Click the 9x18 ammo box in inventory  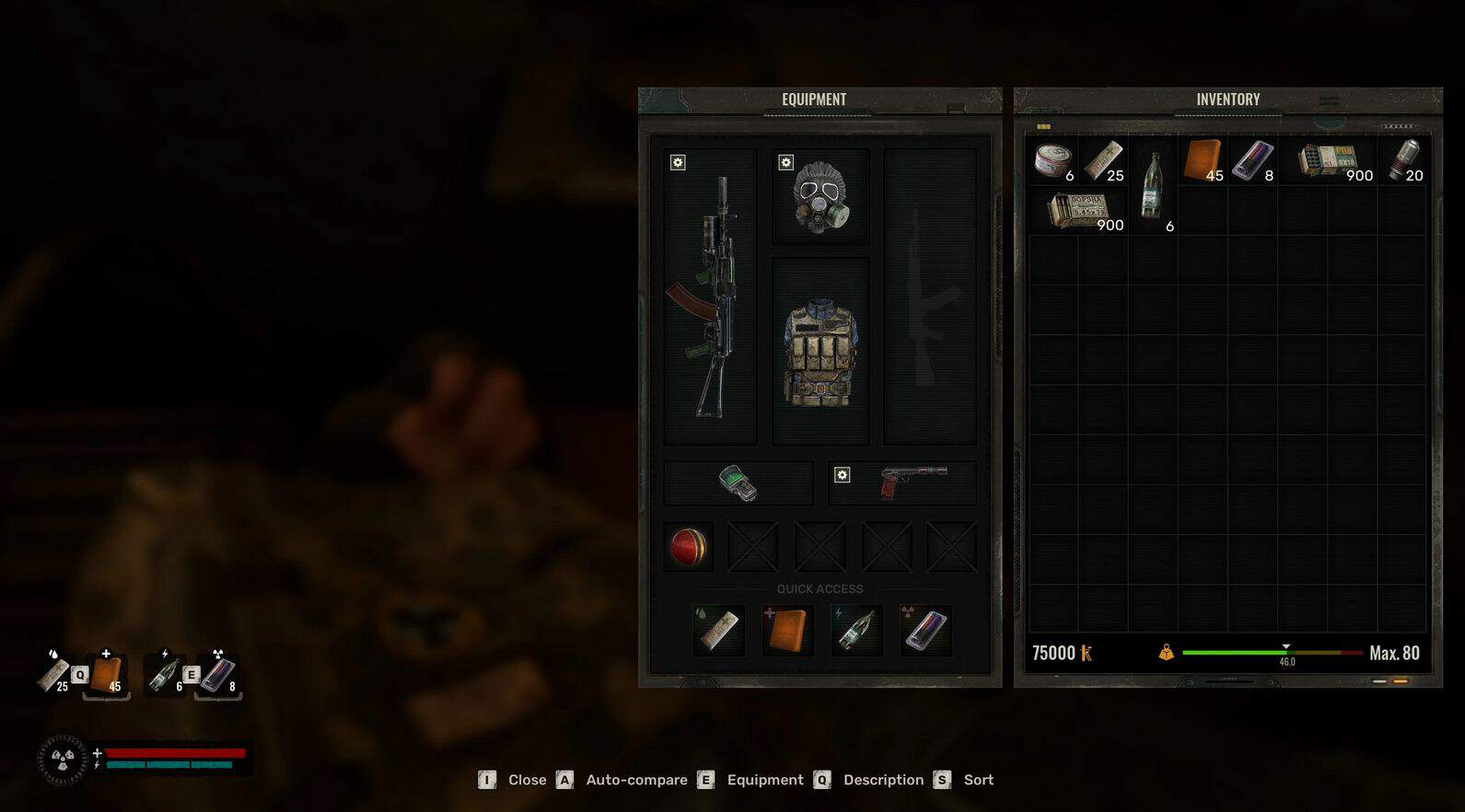1328,161
